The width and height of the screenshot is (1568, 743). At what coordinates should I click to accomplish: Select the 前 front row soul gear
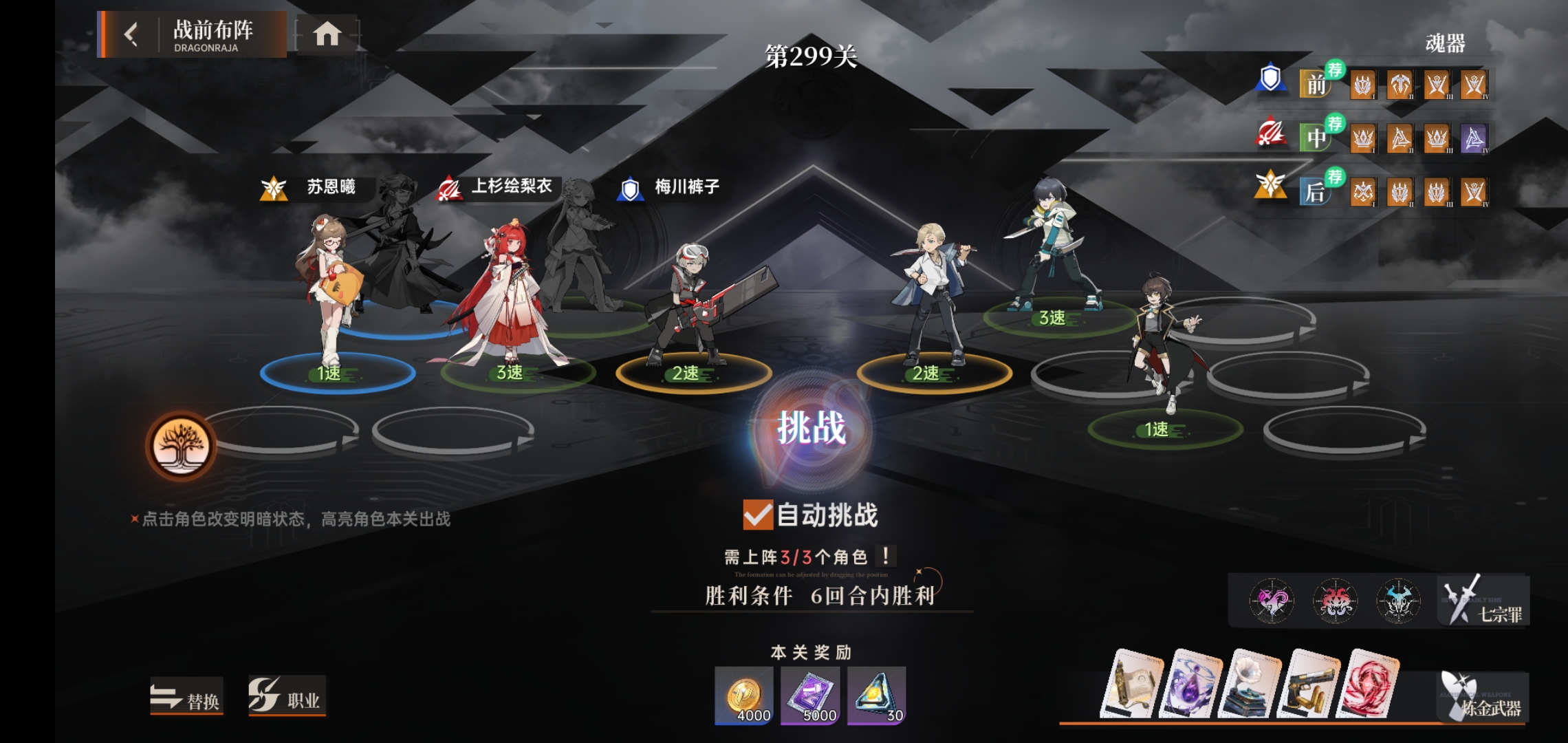pyautogui.click(x=1316, y=85)
